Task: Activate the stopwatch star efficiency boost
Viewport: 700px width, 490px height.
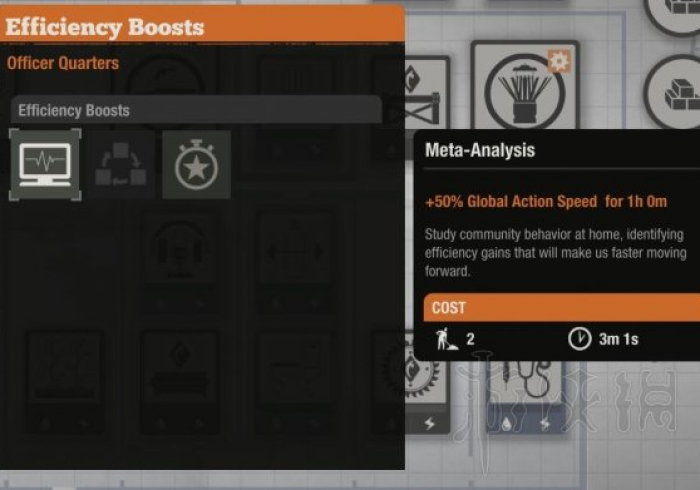Action: tap(196, 165)
